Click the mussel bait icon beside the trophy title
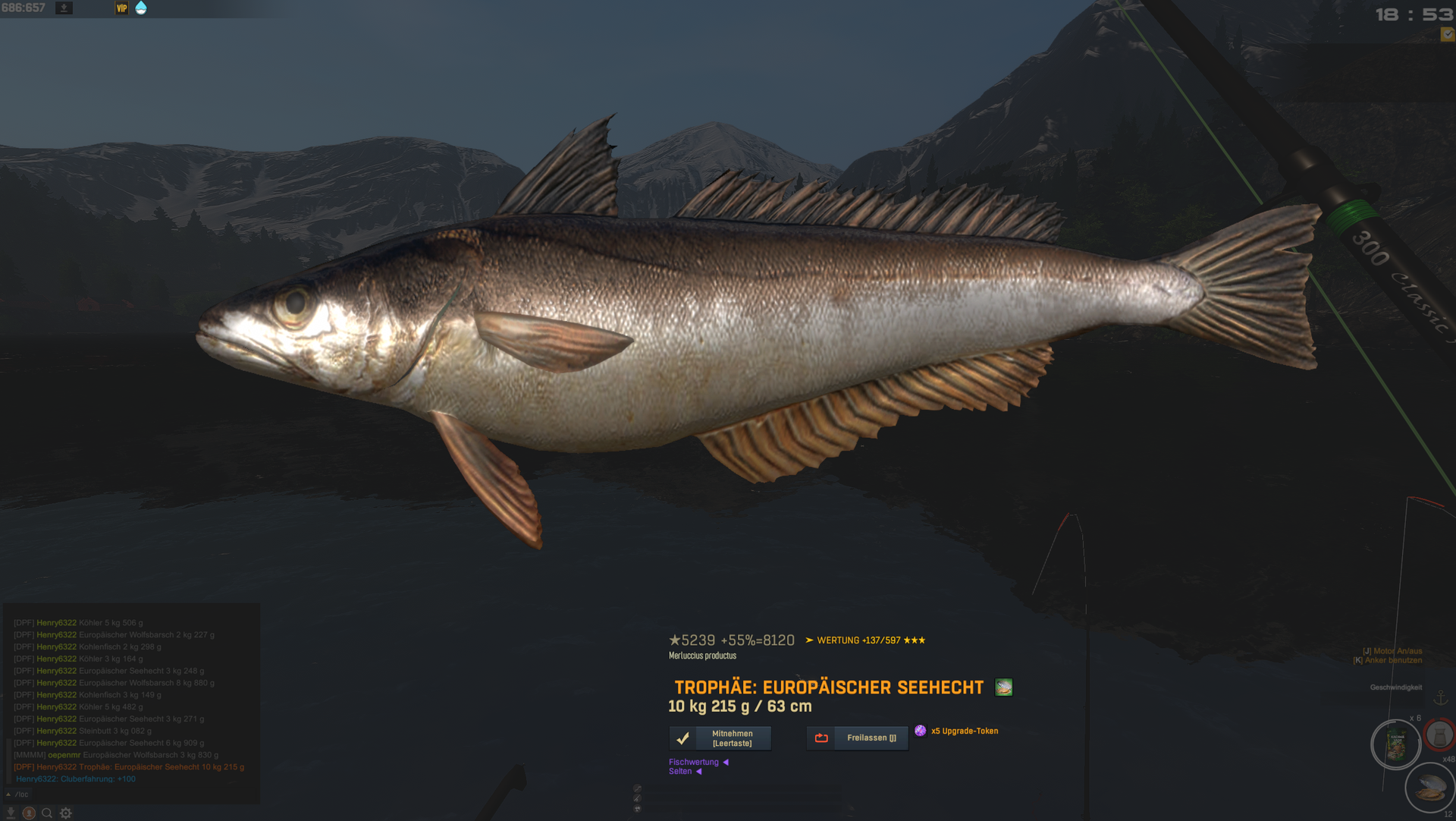Viewport: 1456px width, 821px height. tap(1003, 687)
